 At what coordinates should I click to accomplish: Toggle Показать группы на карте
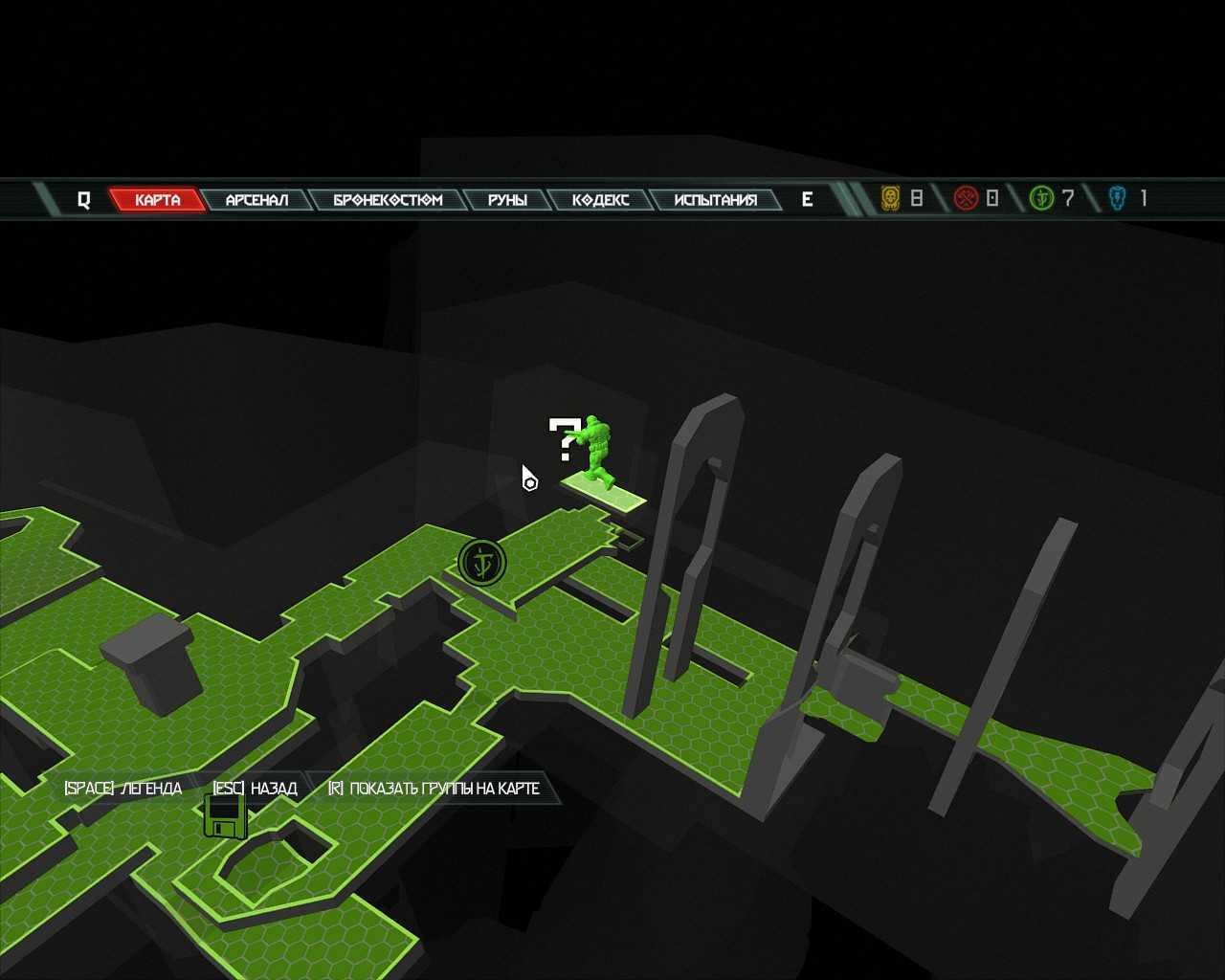[x=434, y=789]
